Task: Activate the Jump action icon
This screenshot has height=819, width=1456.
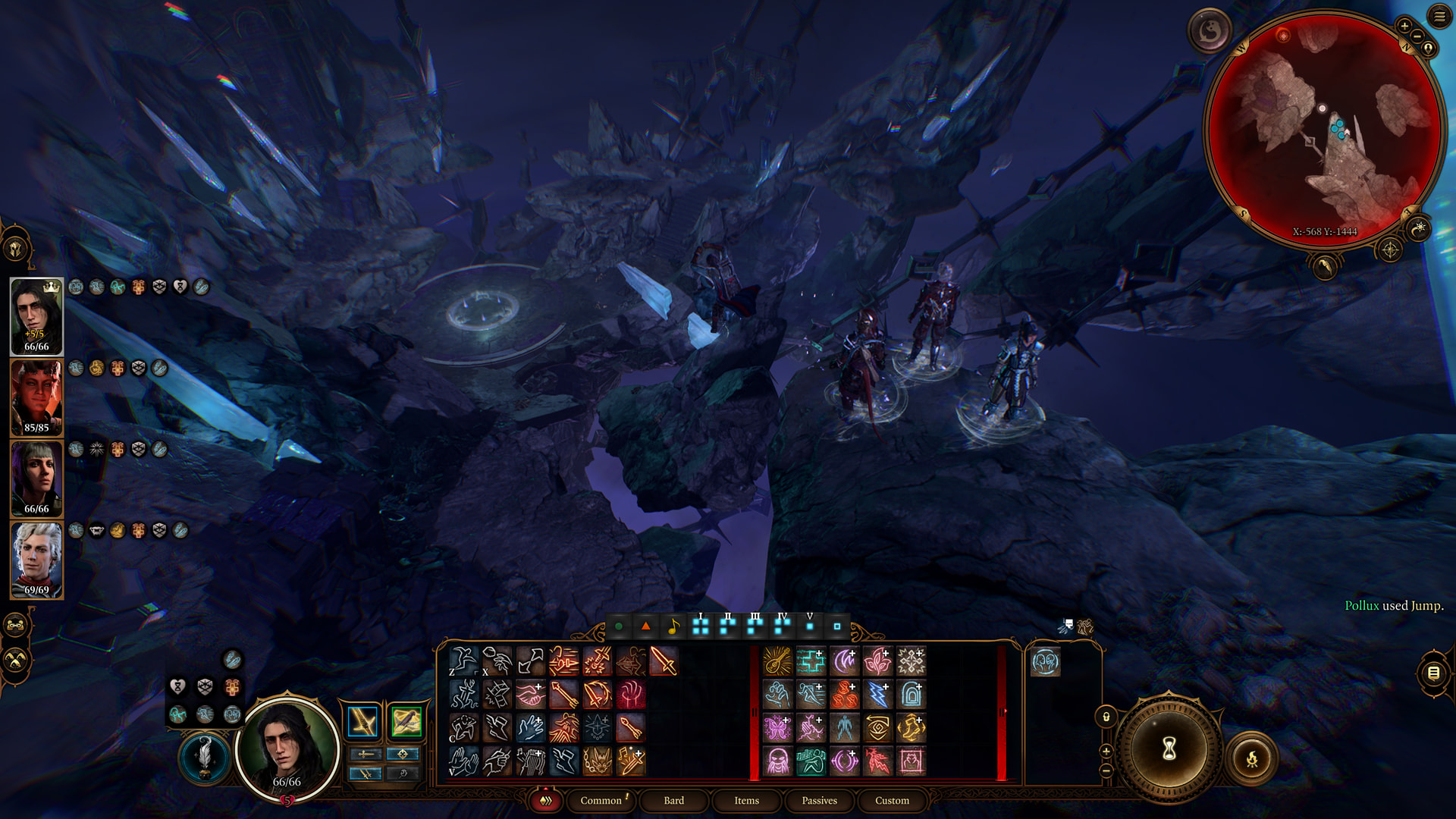Action: tap(463, 661)
